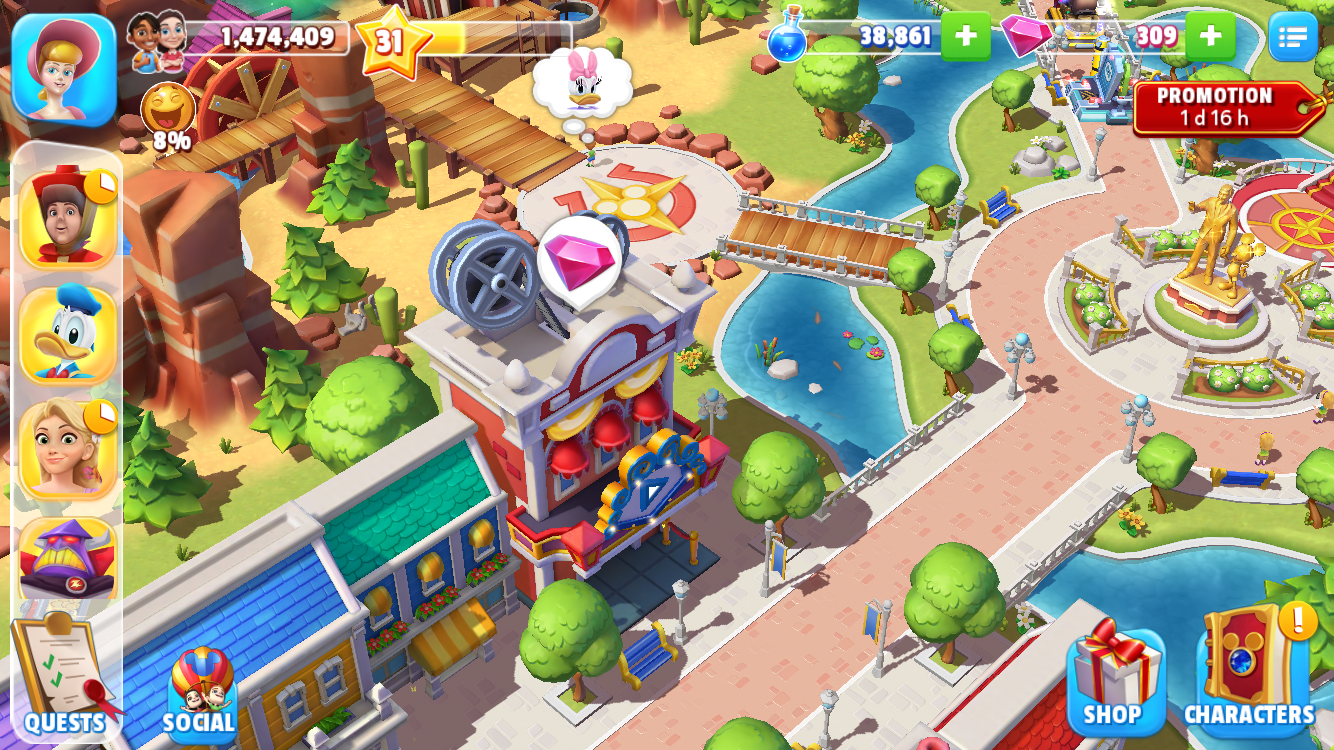The width and height of the screenshot is (1334, 750).
Task: Open the Bo Peep profile portrait
Action: click(64, 67)
